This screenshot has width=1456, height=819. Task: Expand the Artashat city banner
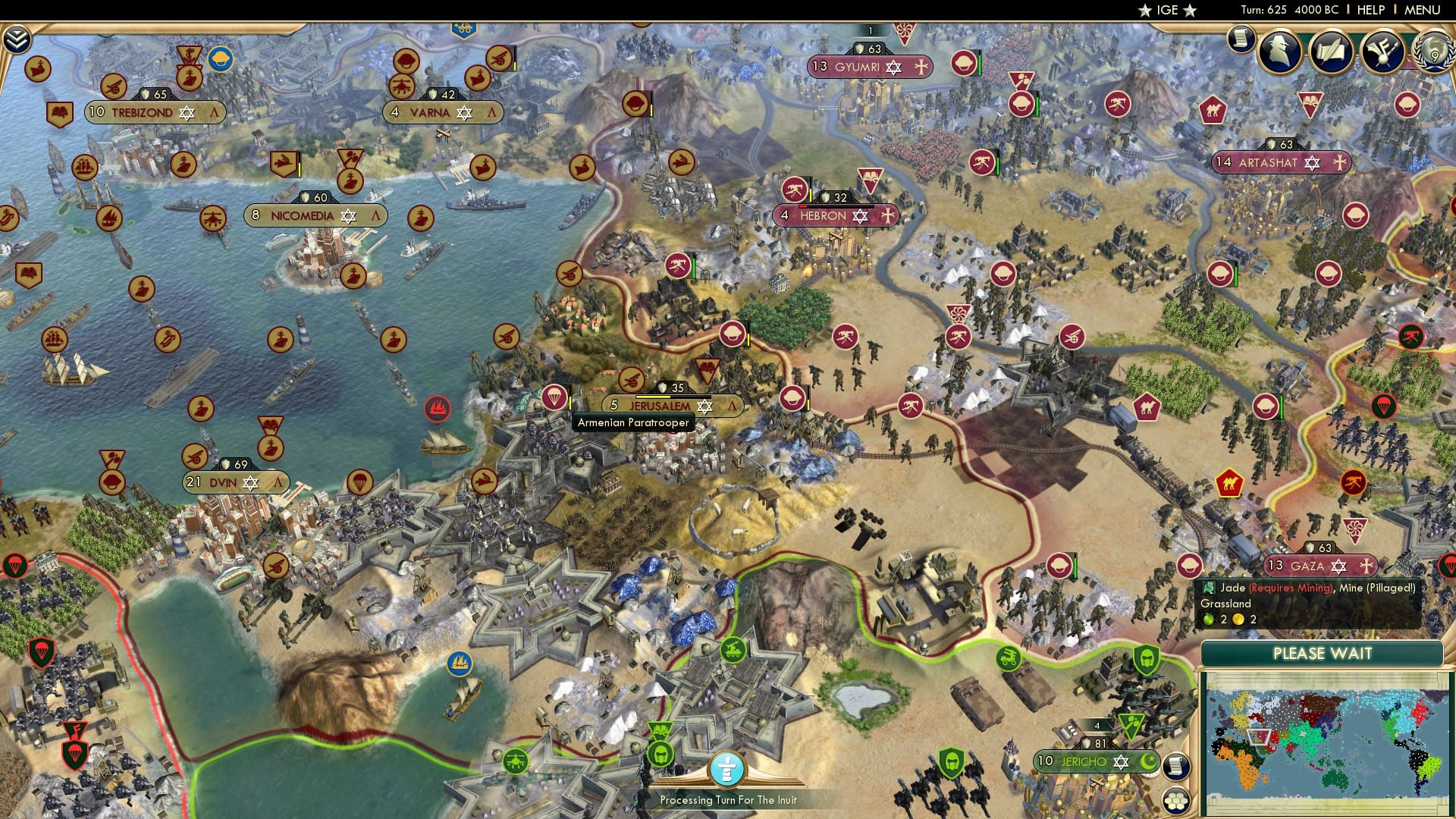[1282, 163]
